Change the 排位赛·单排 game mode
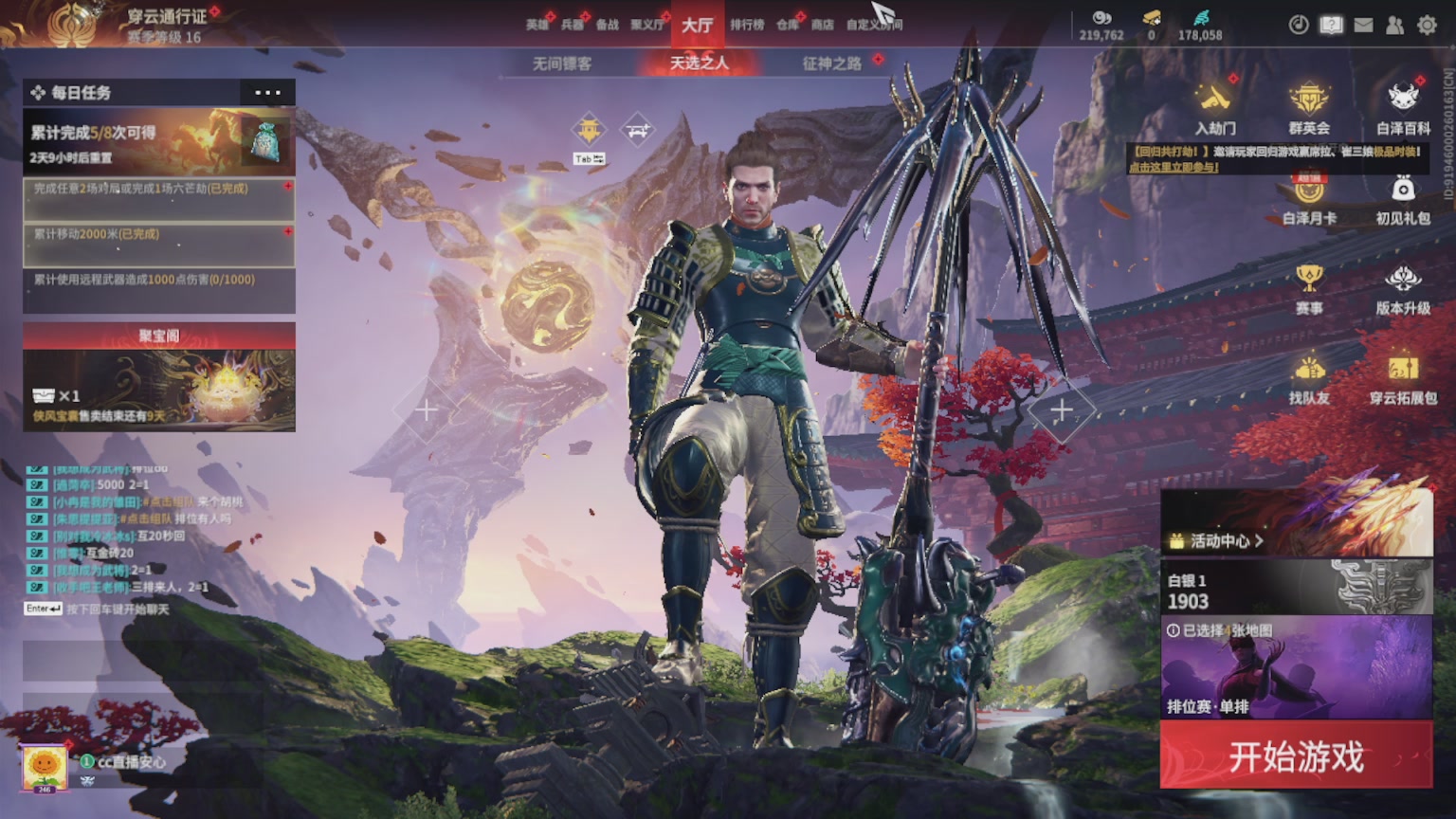The height and width of the screenshot is (819, 1456). coord(1296,668)
